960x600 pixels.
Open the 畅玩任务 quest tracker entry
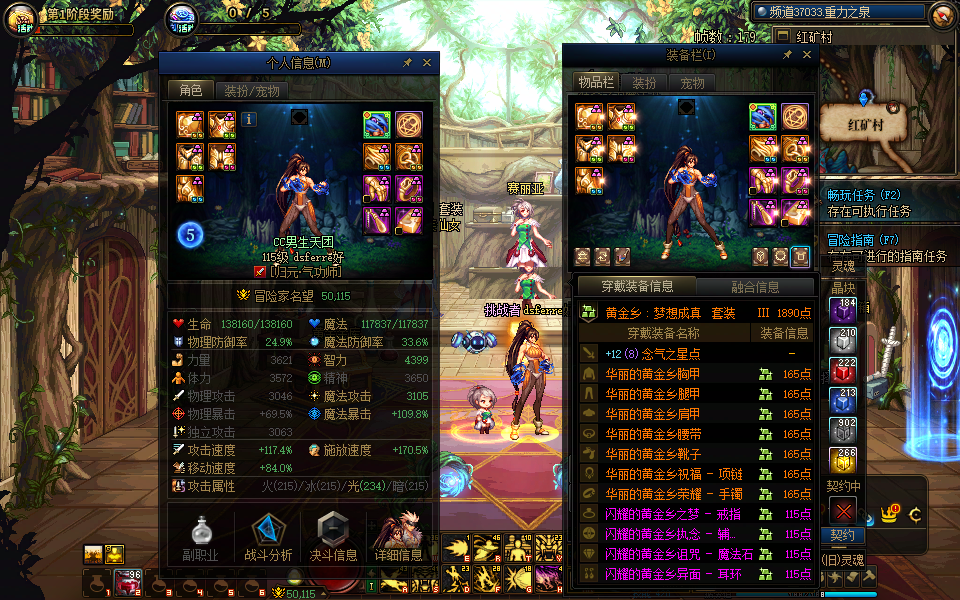click(865, 195)
